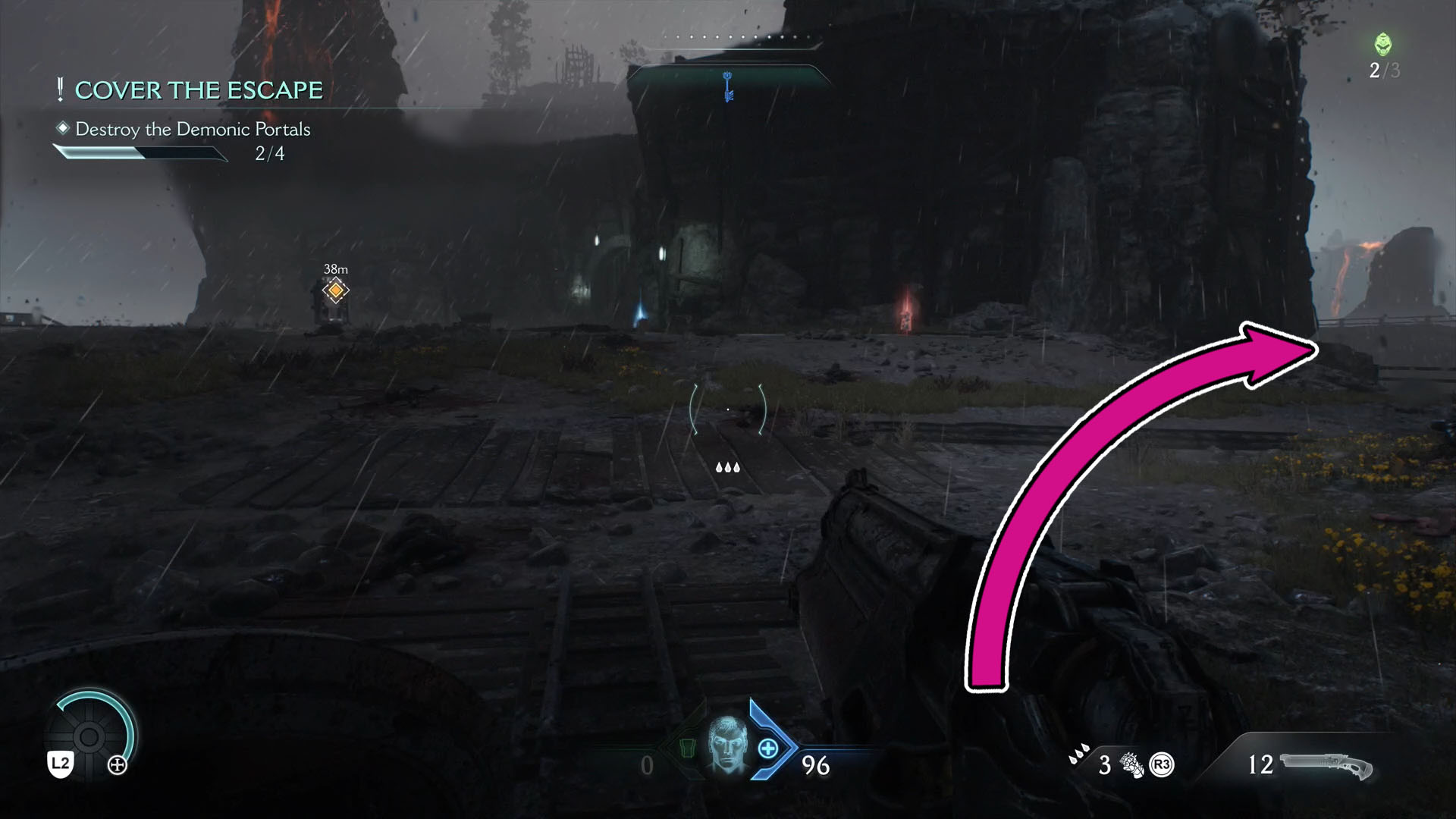Viewport: 1456px width, 819px height.
Task: Click the Cover The Escape objective title
Action: click(x=199, y=89)
